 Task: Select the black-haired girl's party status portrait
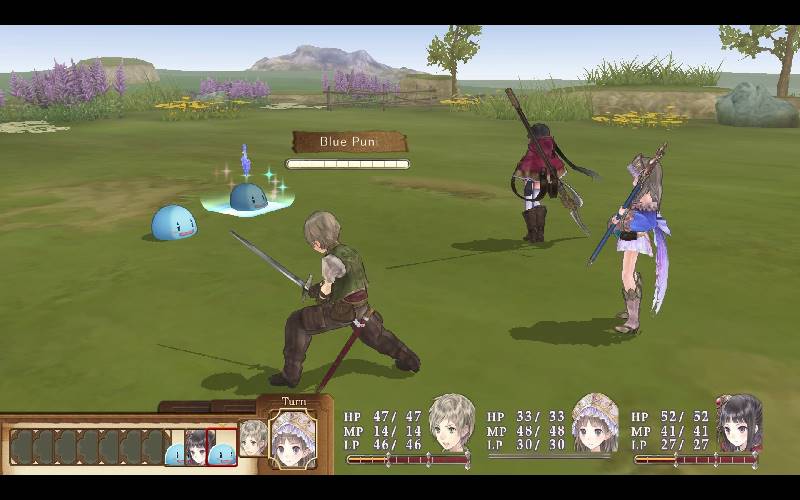click(x=739, y=422)
